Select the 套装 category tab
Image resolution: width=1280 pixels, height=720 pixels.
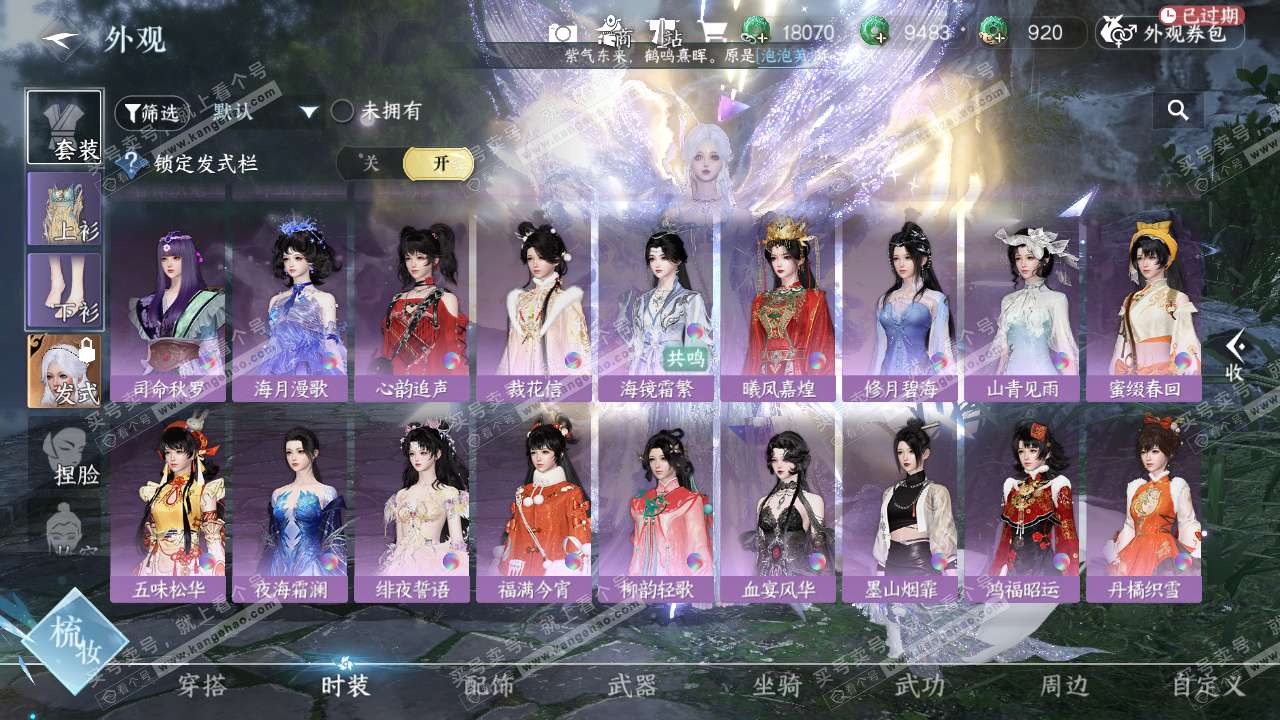(x=65, y=128)
